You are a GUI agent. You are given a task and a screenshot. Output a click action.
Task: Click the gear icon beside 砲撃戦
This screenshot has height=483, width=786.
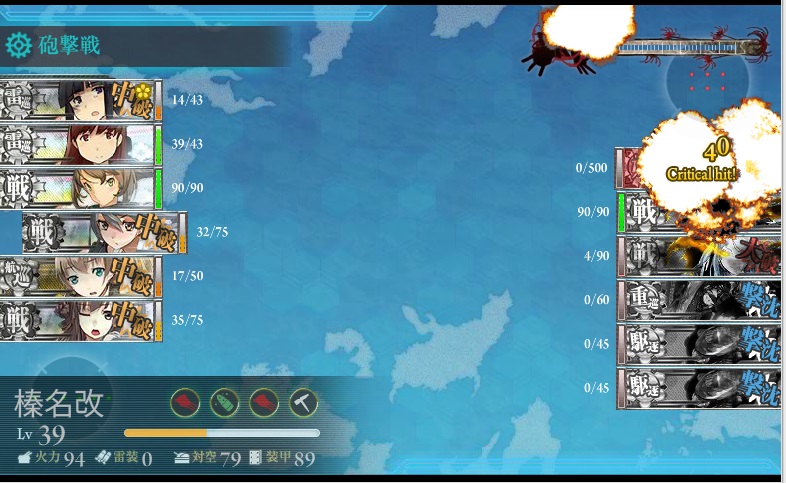point(18,45)
